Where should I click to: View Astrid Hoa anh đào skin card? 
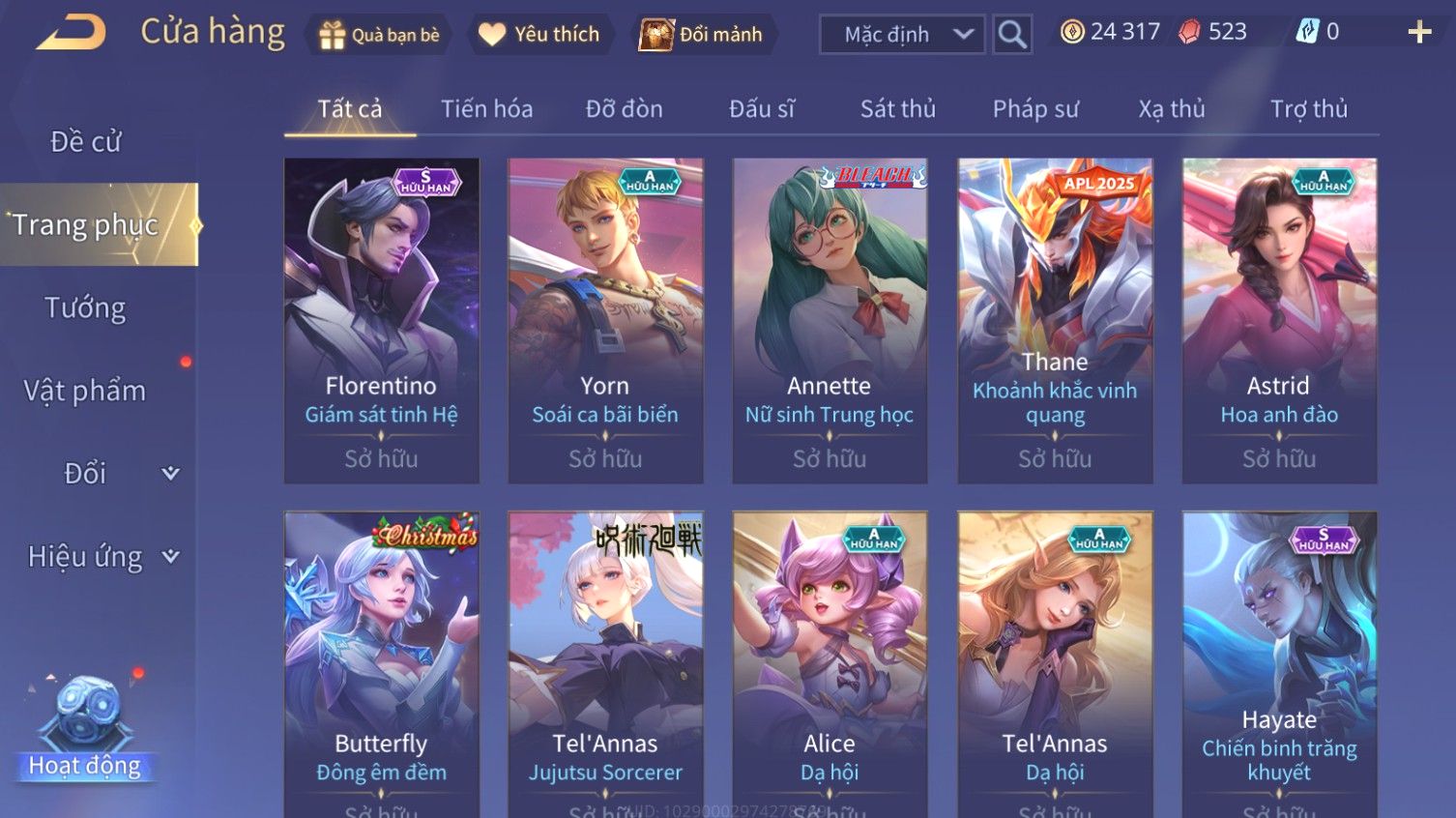(x=1279, y=320)
